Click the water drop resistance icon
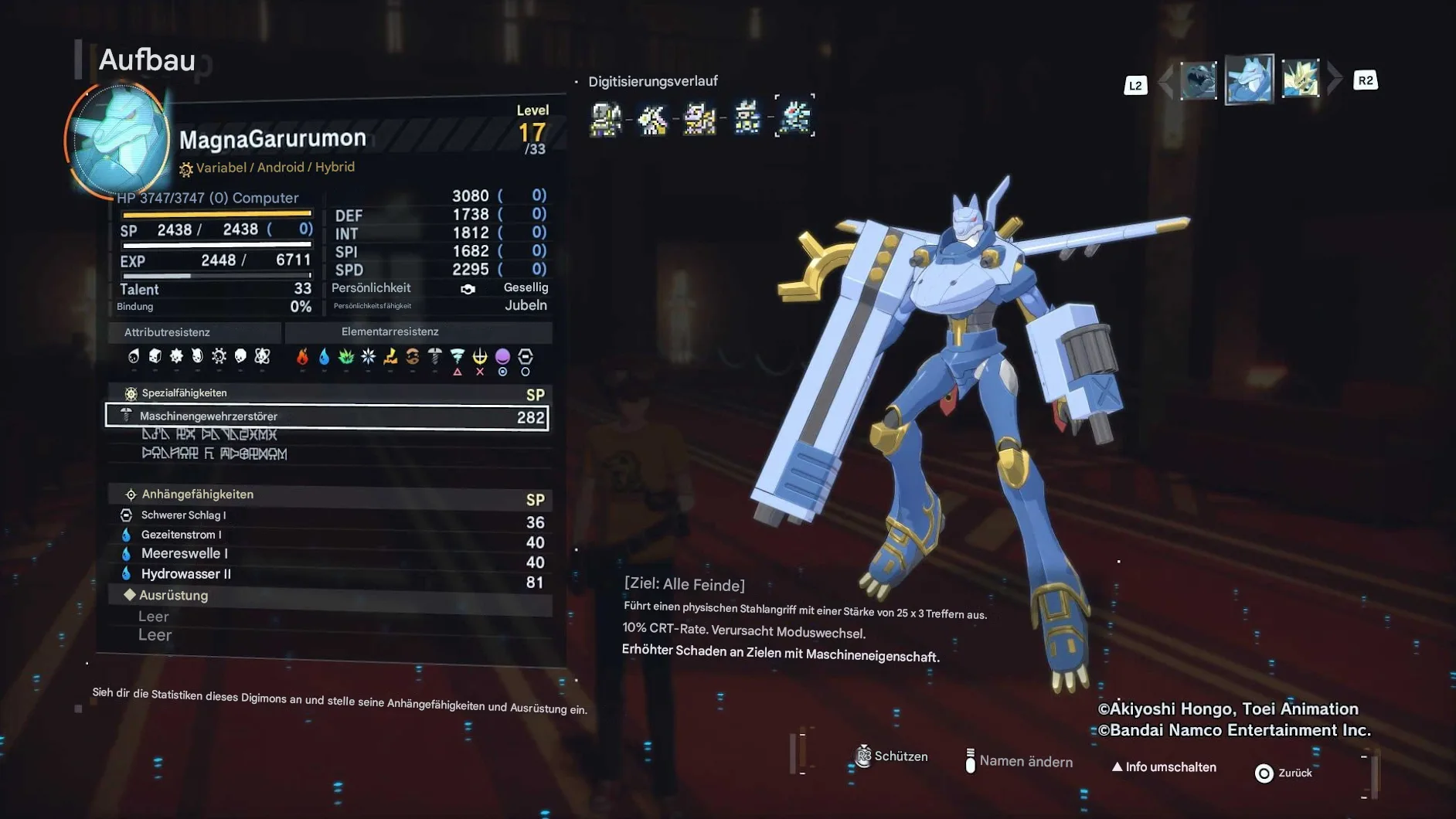 pos(325,356)
